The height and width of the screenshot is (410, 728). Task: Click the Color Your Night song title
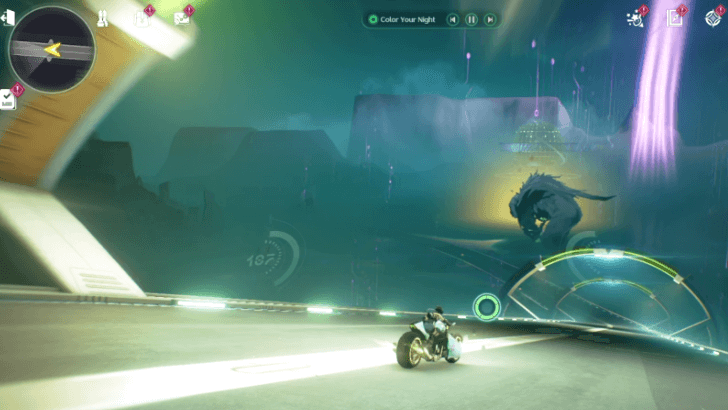click(x=408, y=19)
